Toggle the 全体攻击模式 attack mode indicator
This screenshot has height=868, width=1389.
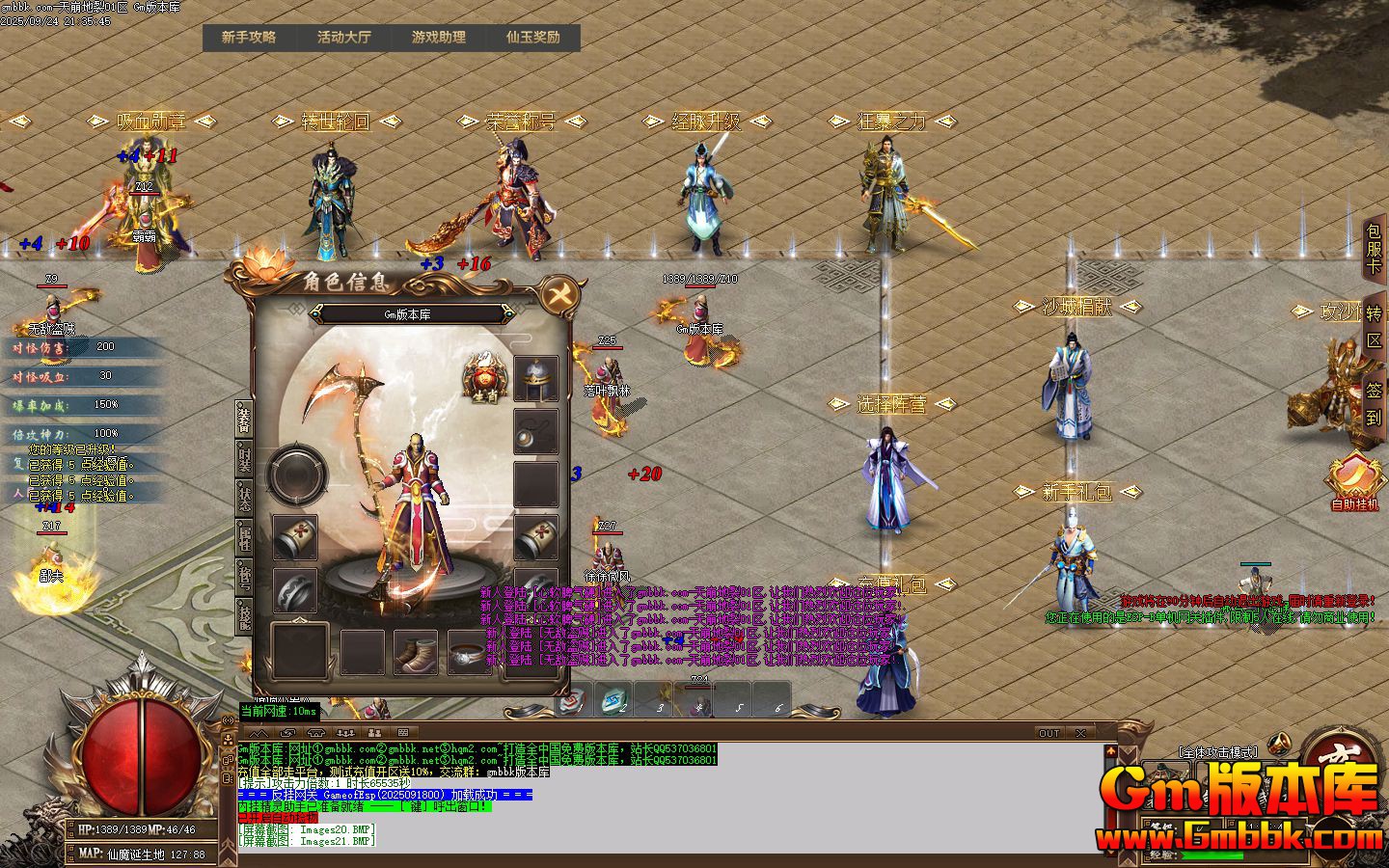click(1218, 751)
